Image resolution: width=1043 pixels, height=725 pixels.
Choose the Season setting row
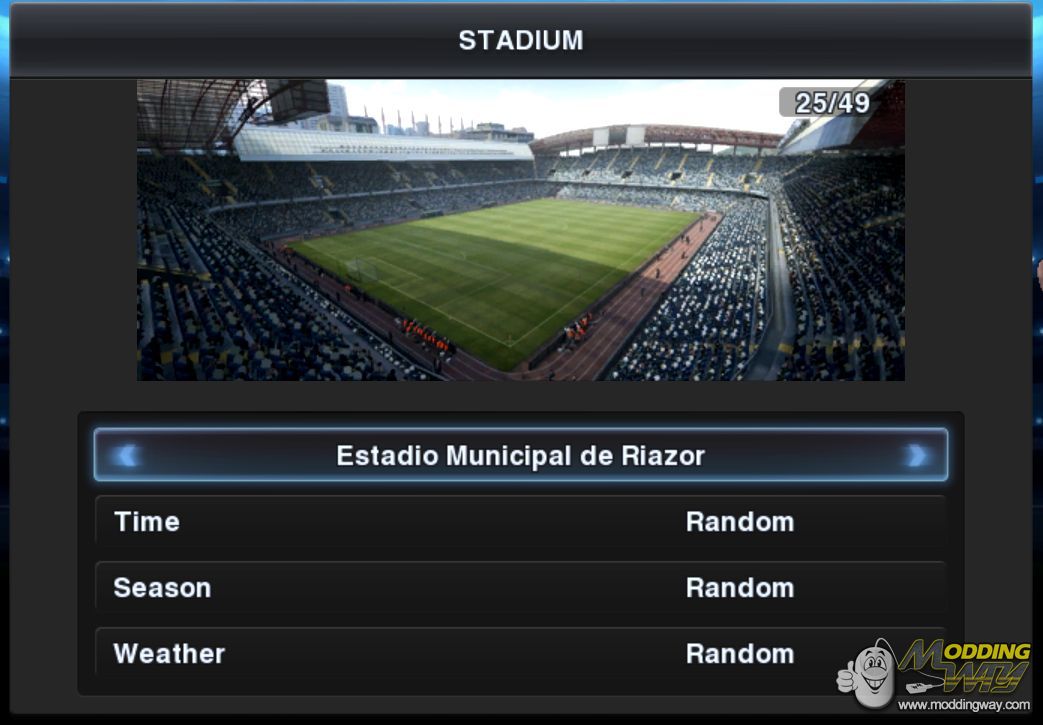pyautogui.click(x=520, y=588)
